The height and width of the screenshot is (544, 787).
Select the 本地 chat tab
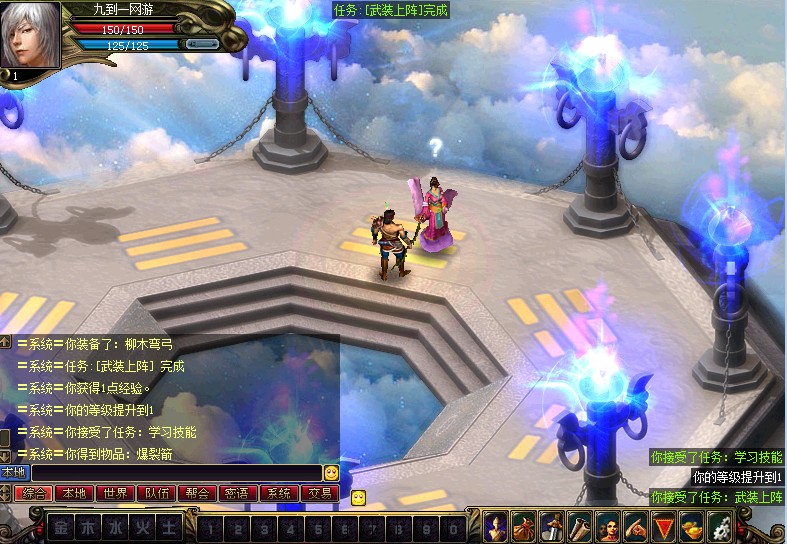coord(74,493)
